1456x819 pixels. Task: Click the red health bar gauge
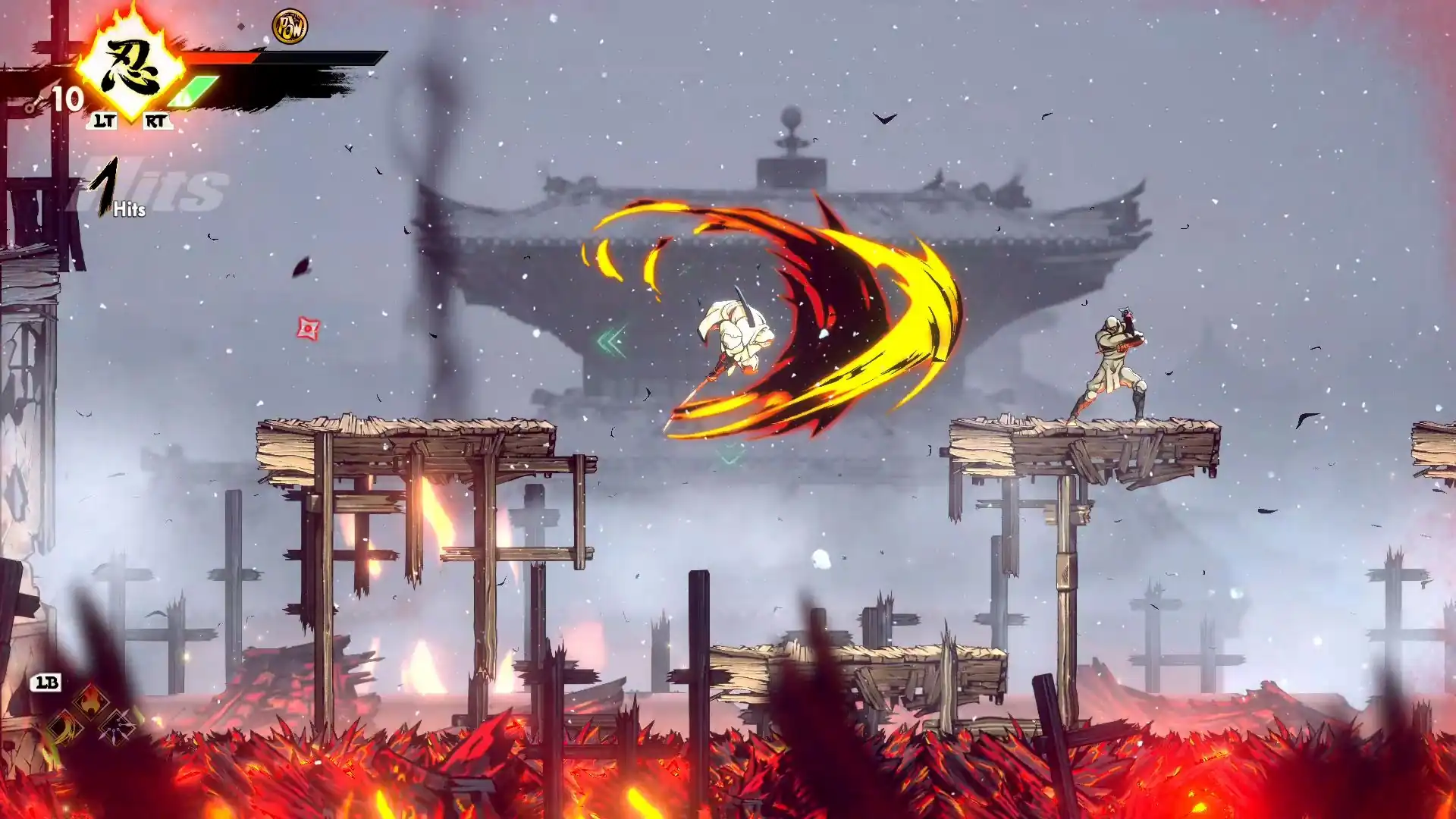point(221,58)
